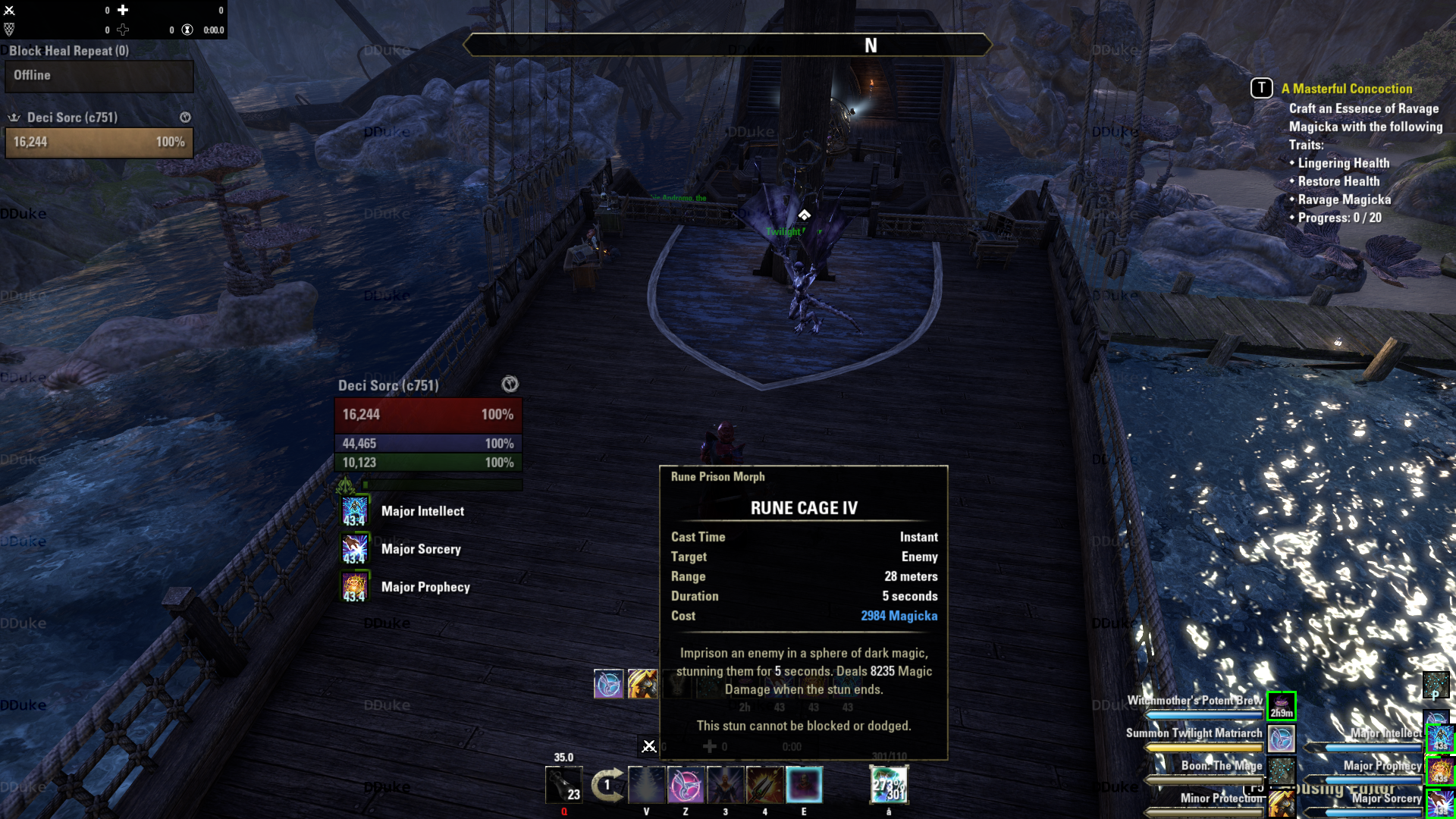The height and width of the screenshot is (819, 1456).
Task: Click the N marker on the compass
Action: (x=871, y=45)
